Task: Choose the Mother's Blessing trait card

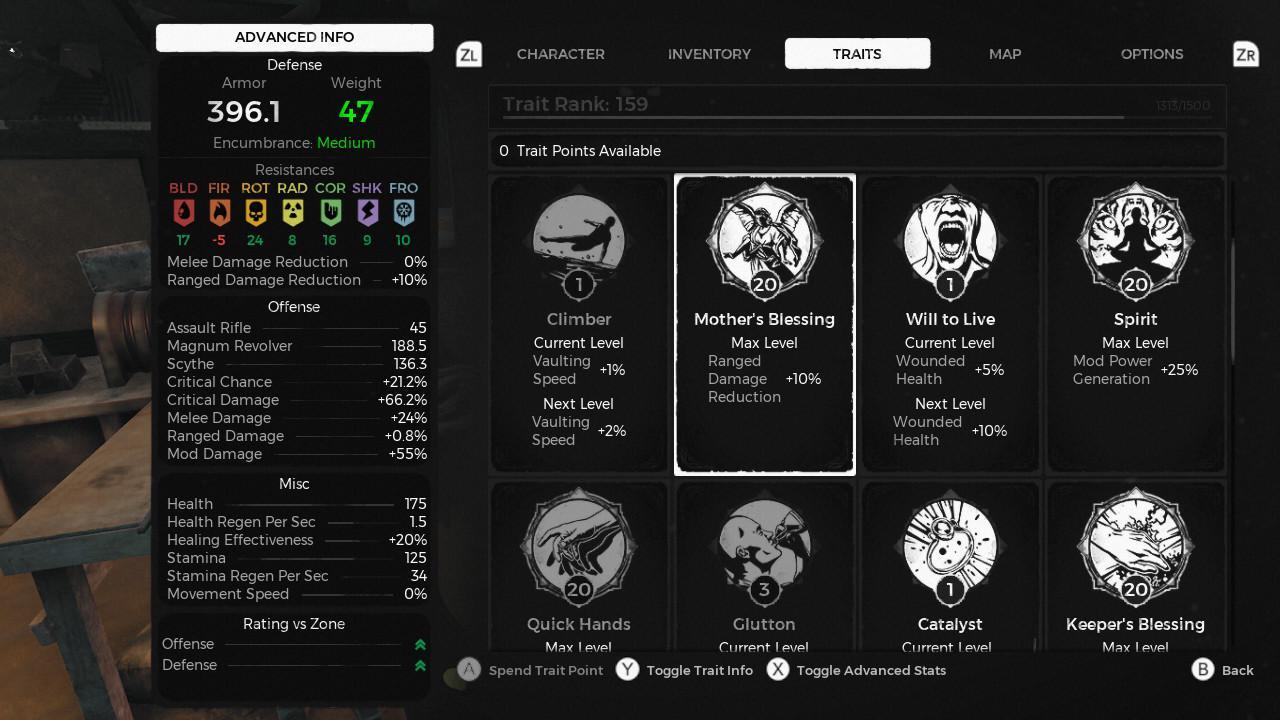Action: click(765, 324)
